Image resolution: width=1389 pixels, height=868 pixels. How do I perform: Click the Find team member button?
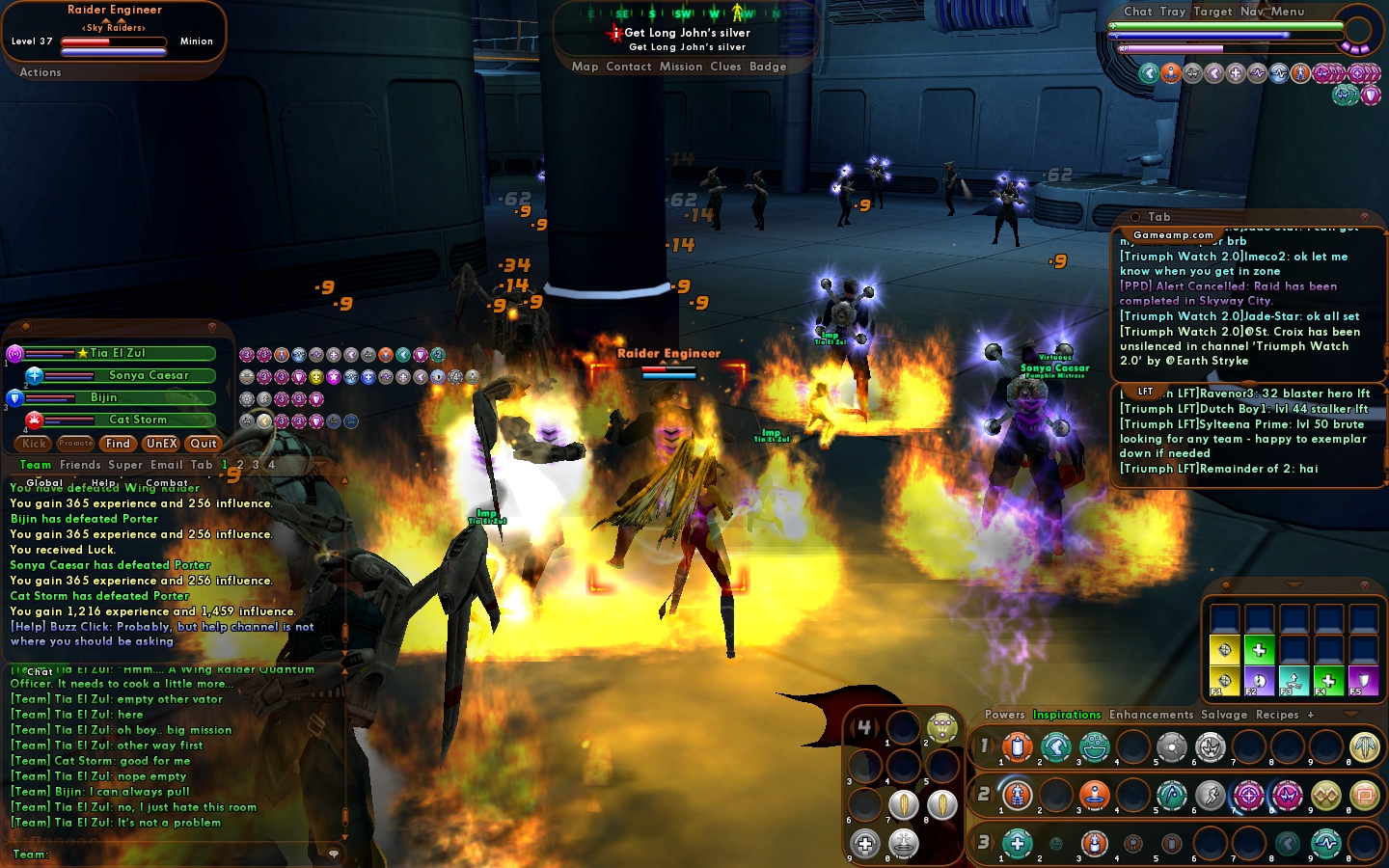pyautogui.click(x=119, y=444)
